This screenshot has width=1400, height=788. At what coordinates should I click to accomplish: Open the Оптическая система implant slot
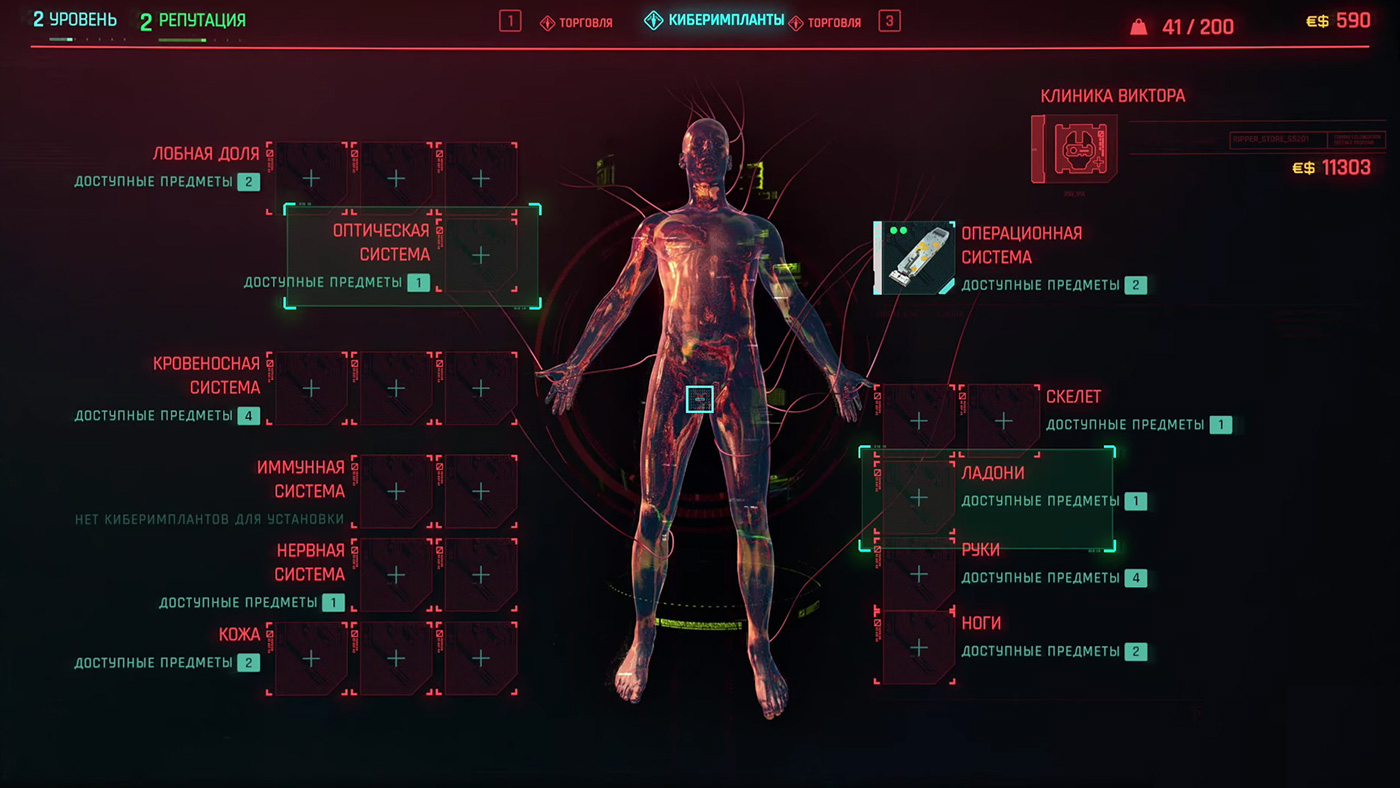click(481, 256)
